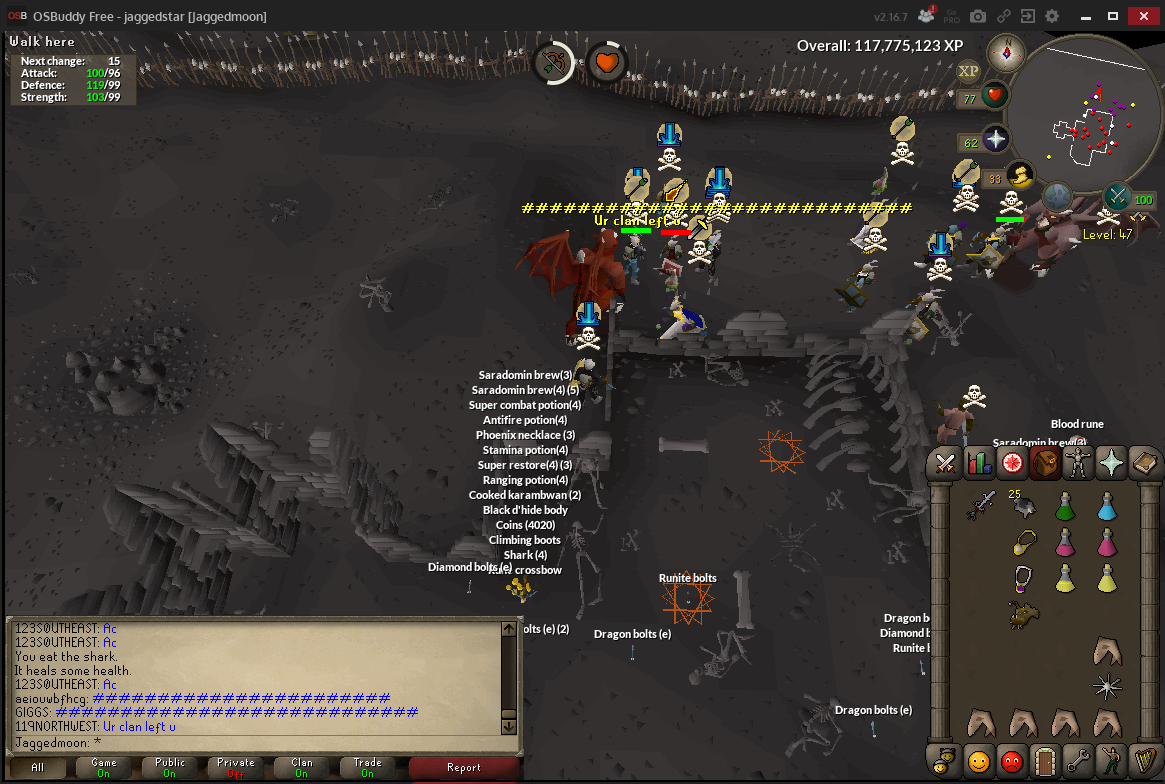The height and width of the screenshot is (784, 1165).
Task: Click the Report button
Action: click(464, 768)
